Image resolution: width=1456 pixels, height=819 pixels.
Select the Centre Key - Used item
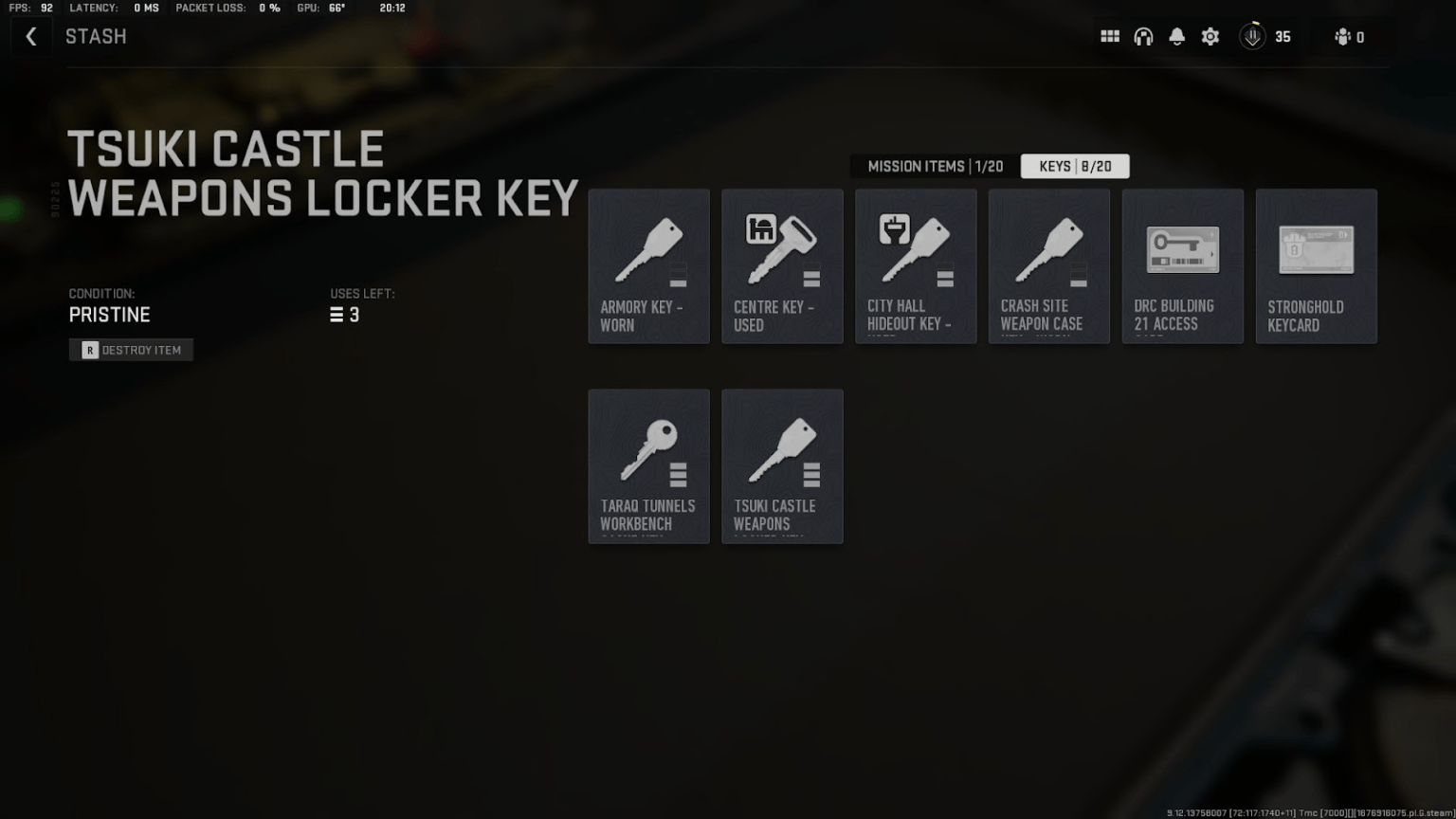point(782,265)
